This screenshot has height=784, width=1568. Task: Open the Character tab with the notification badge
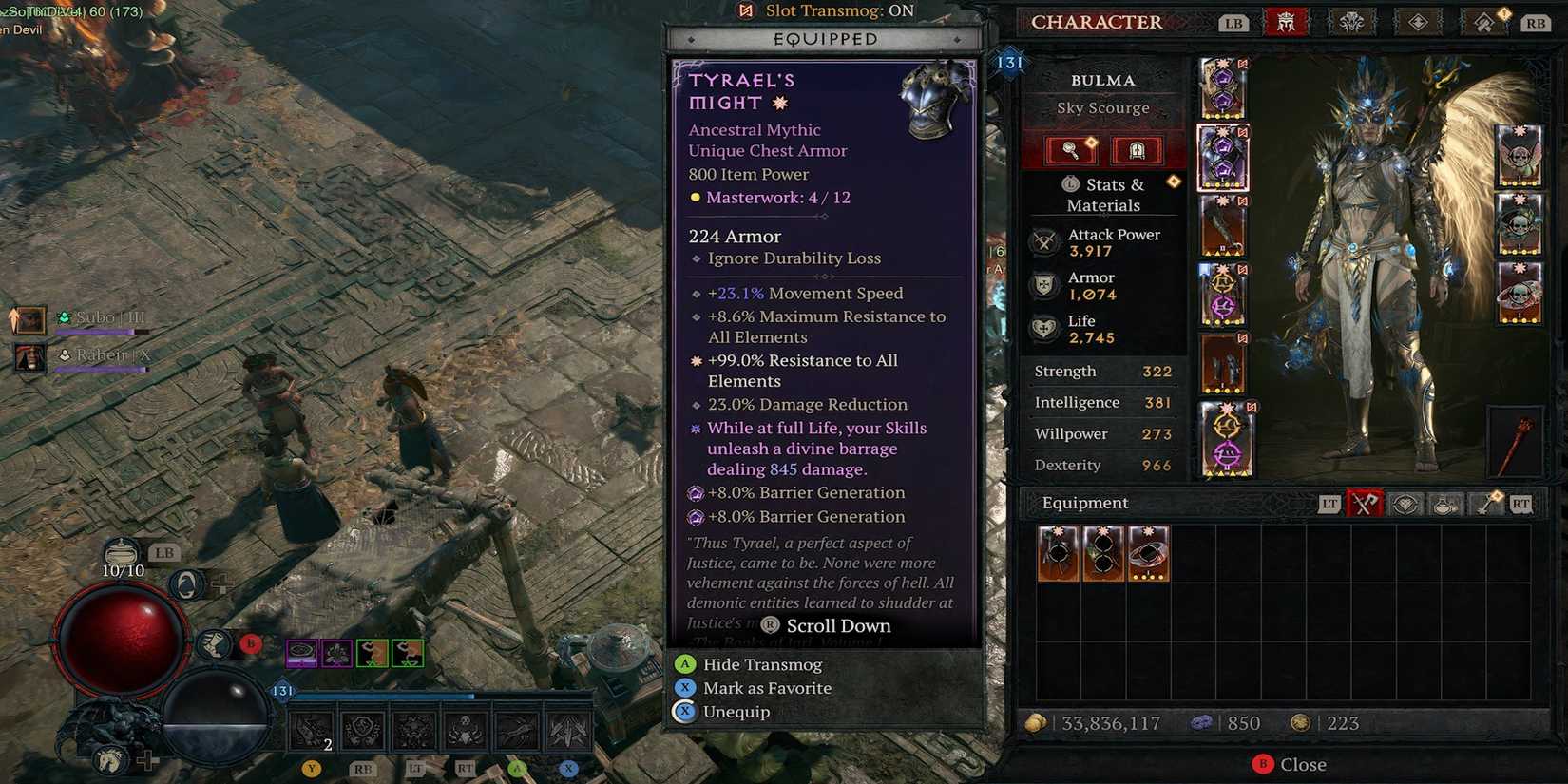point(1484,22)
